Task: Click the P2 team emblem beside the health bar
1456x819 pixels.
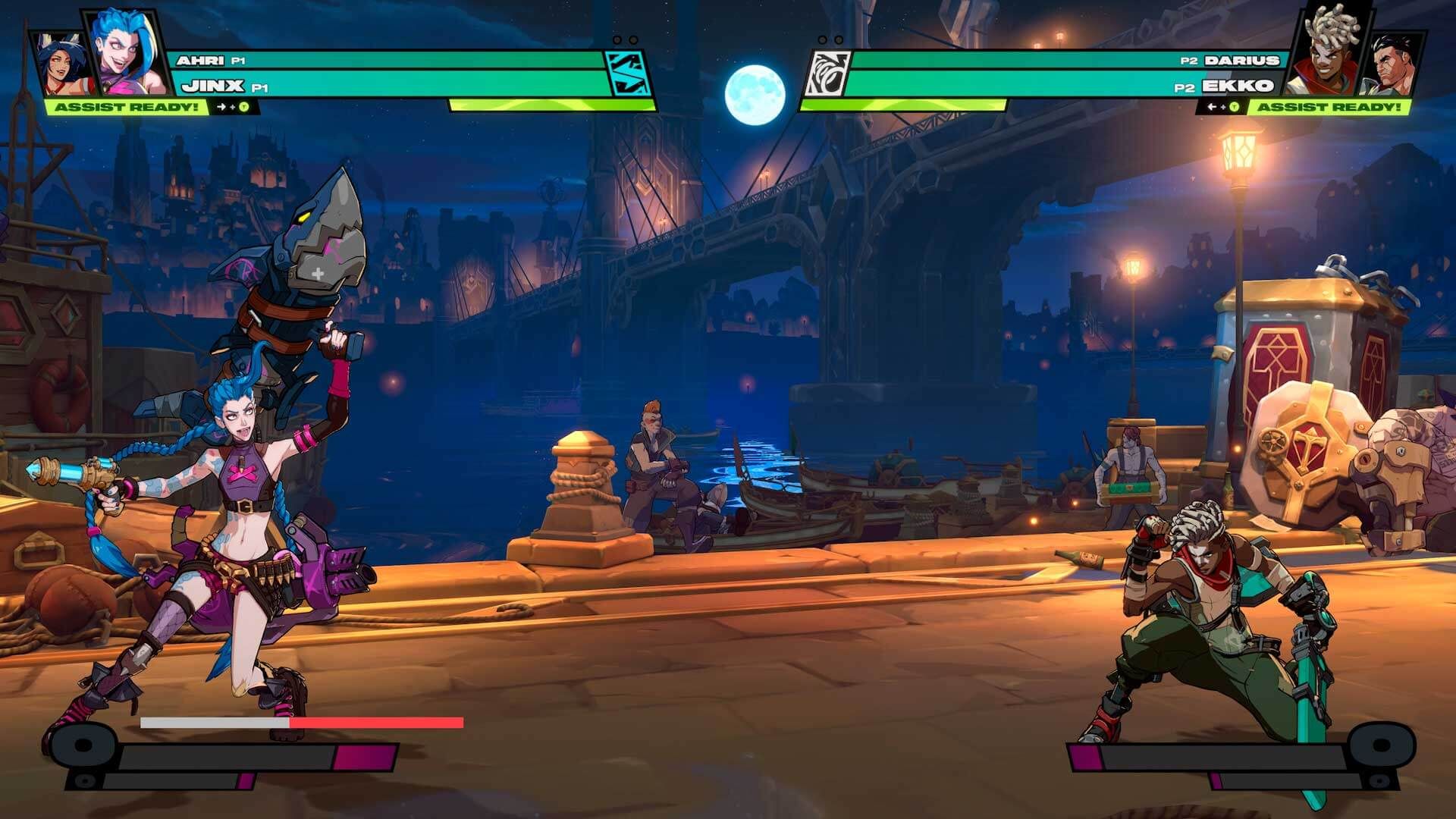Action: (x=827, y=72)
